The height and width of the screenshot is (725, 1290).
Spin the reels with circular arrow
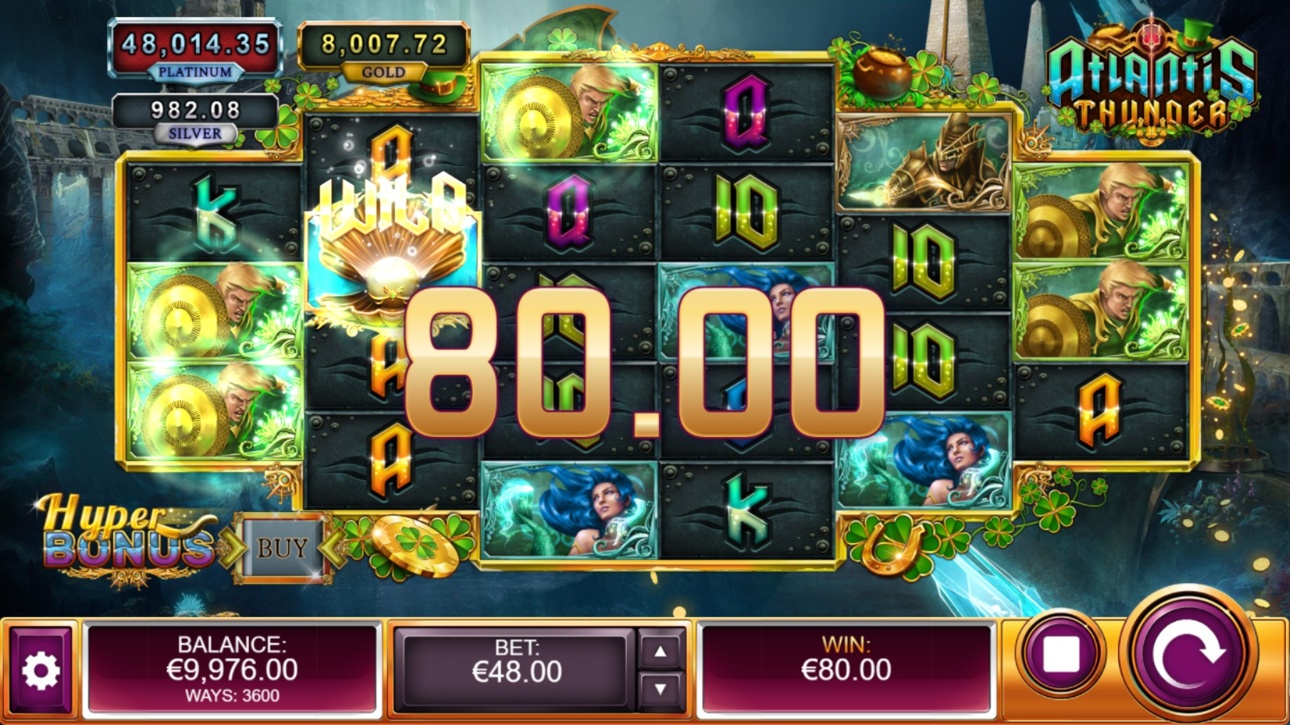click(1188, 655)
